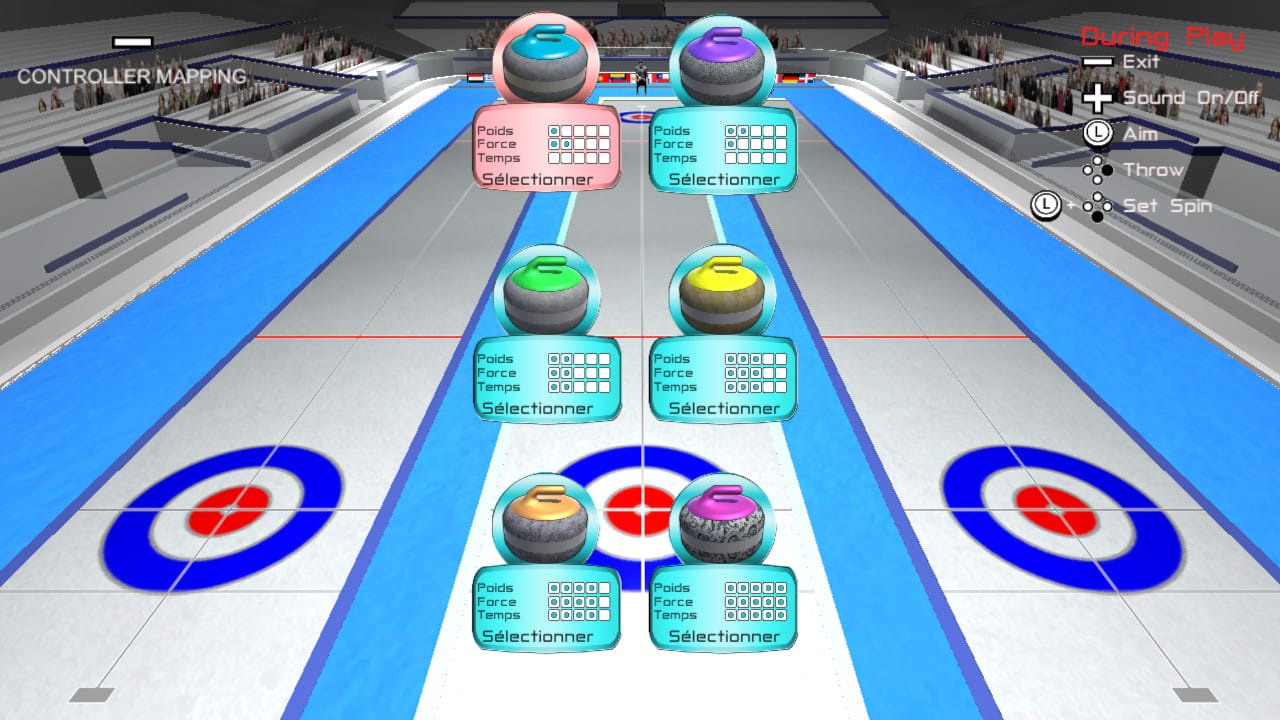Select the green curling stone
This screenshot has width=1280, height=720.
[x=545, y=288]
